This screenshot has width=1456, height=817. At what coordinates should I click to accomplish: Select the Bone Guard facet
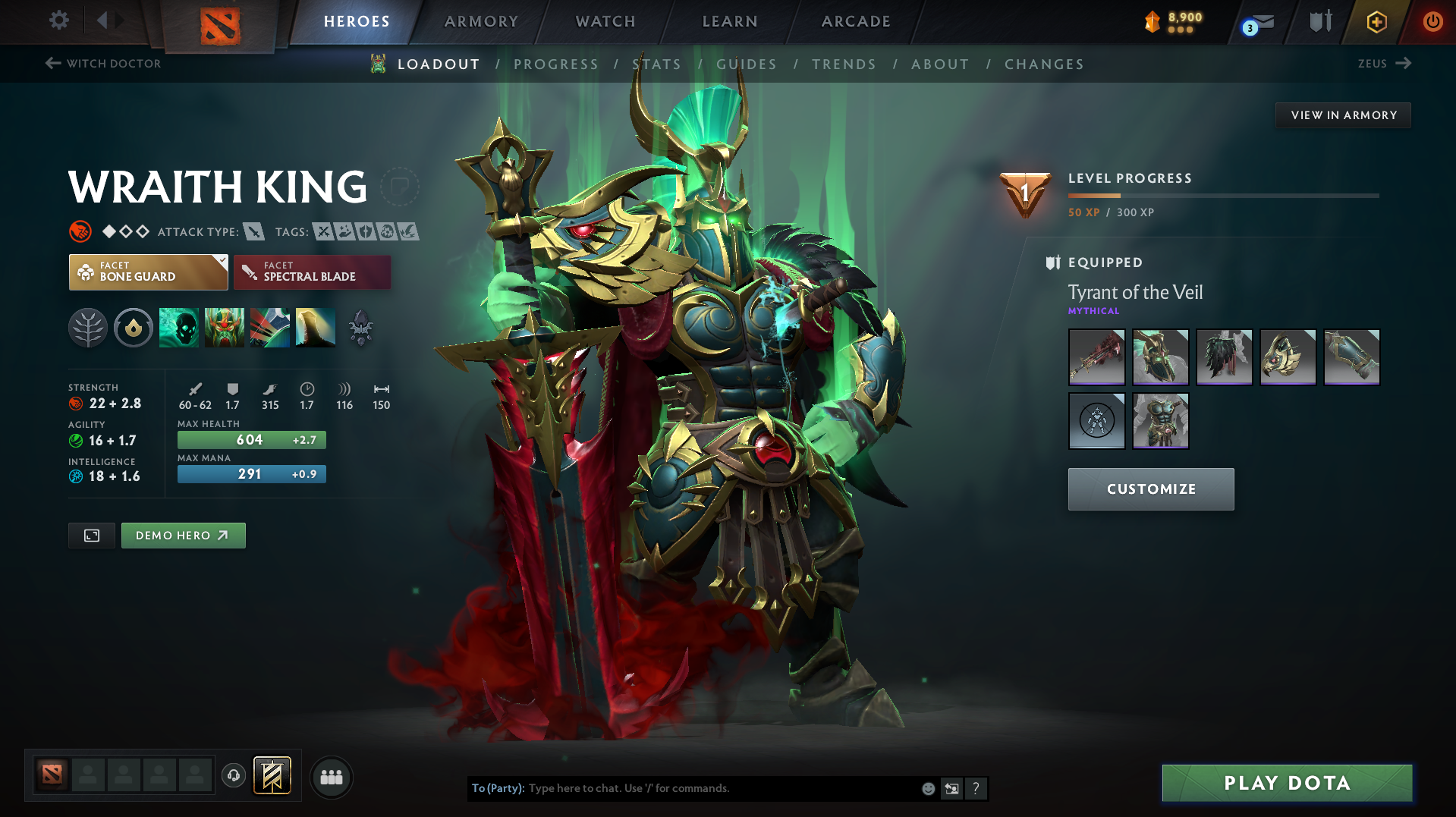pyautogui.click(x=144, y=272)
